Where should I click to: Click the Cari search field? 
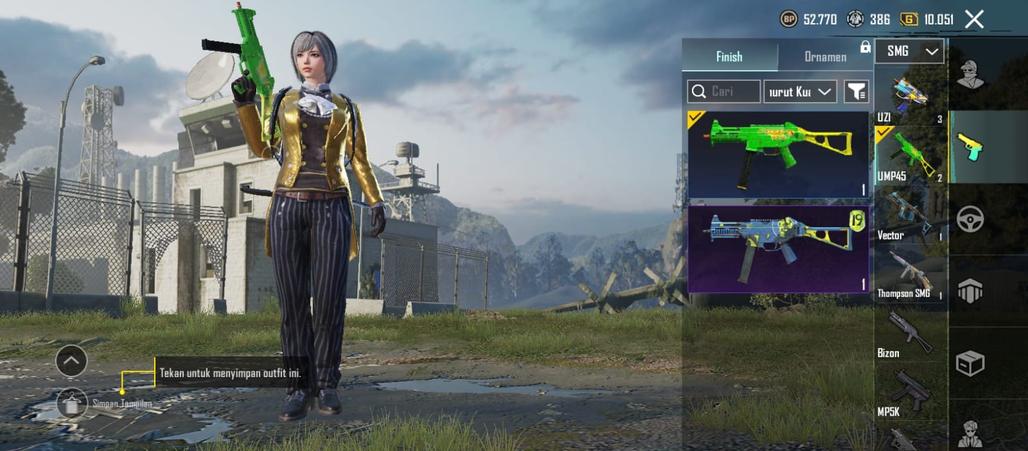724,92
